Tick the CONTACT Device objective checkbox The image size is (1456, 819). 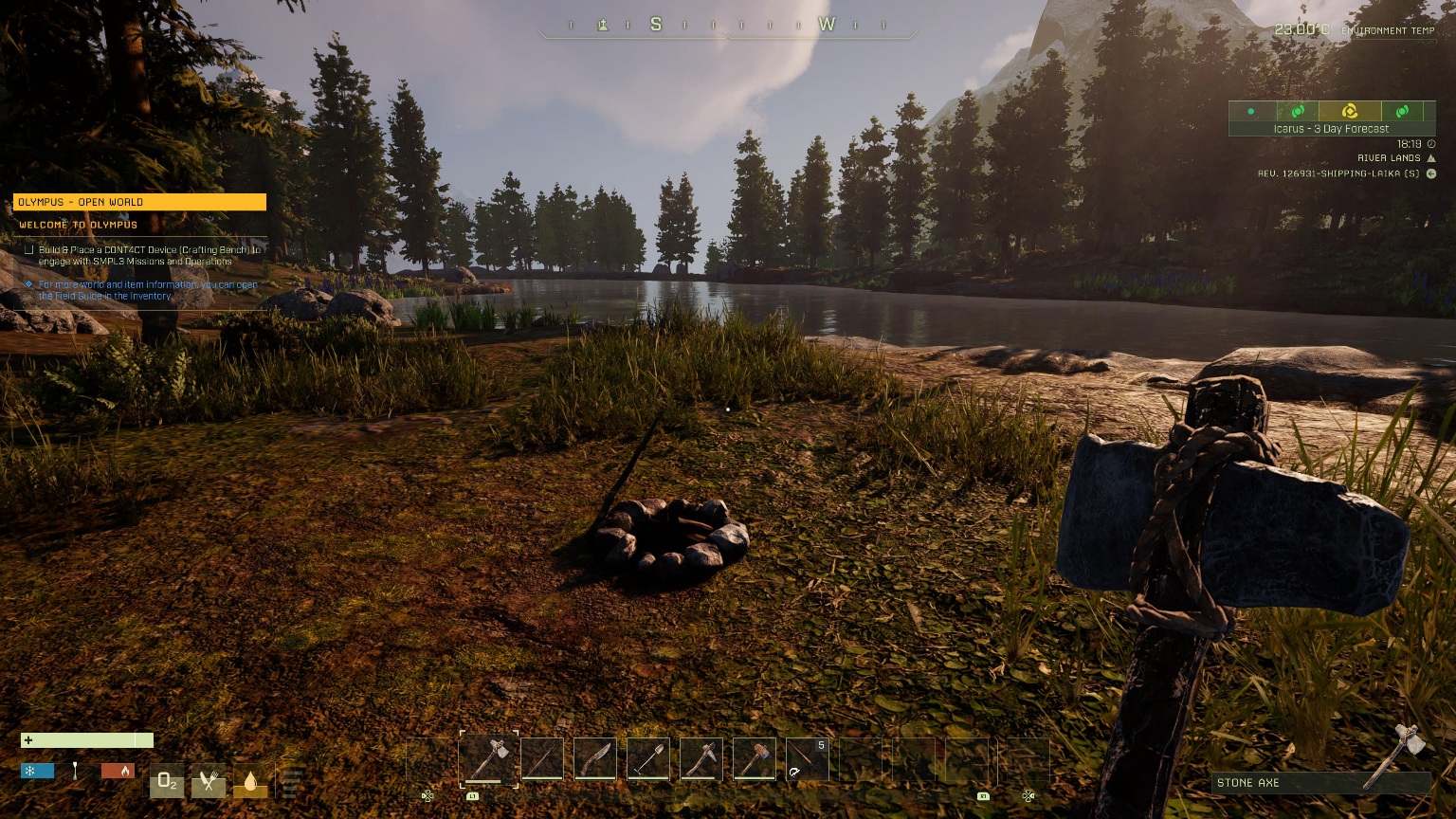coord(29,250)
